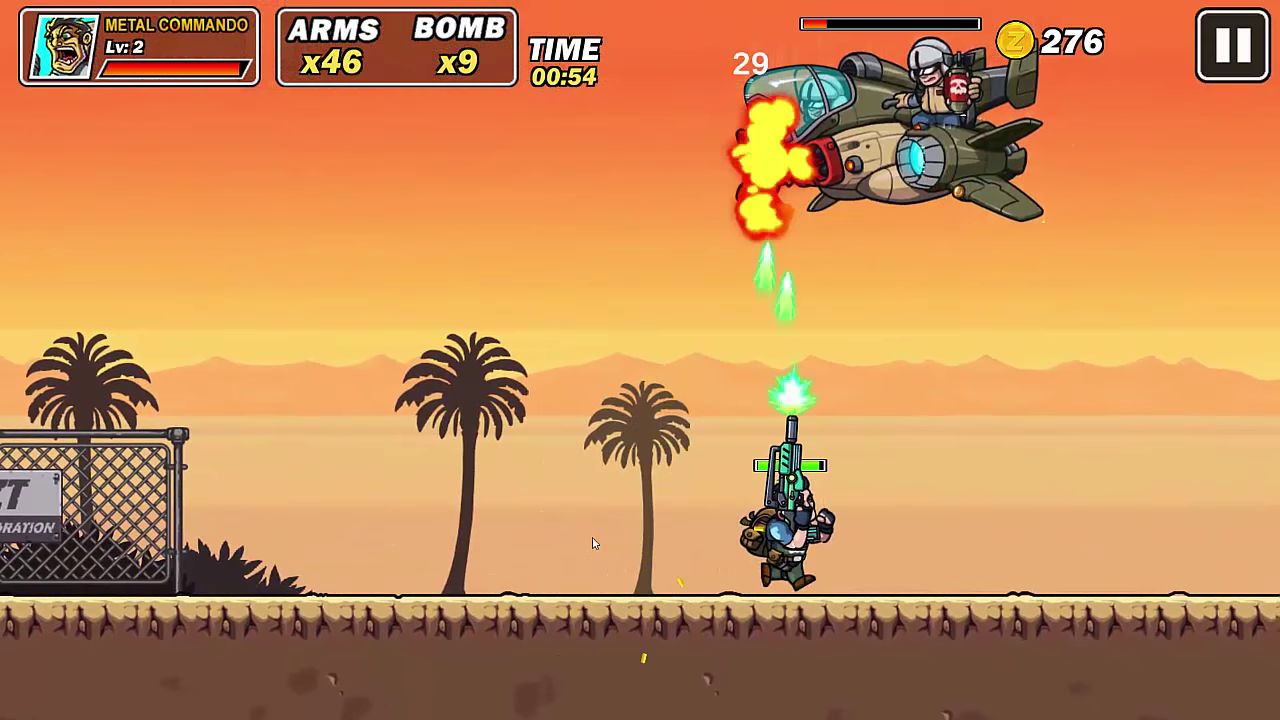Click the x9 bomb count

[x=459, y=61]
